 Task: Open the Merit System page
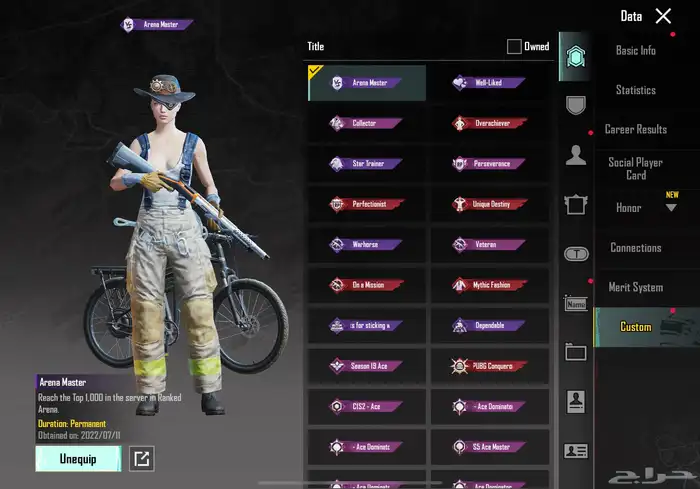pyautogui.click(x=636, y=287)
